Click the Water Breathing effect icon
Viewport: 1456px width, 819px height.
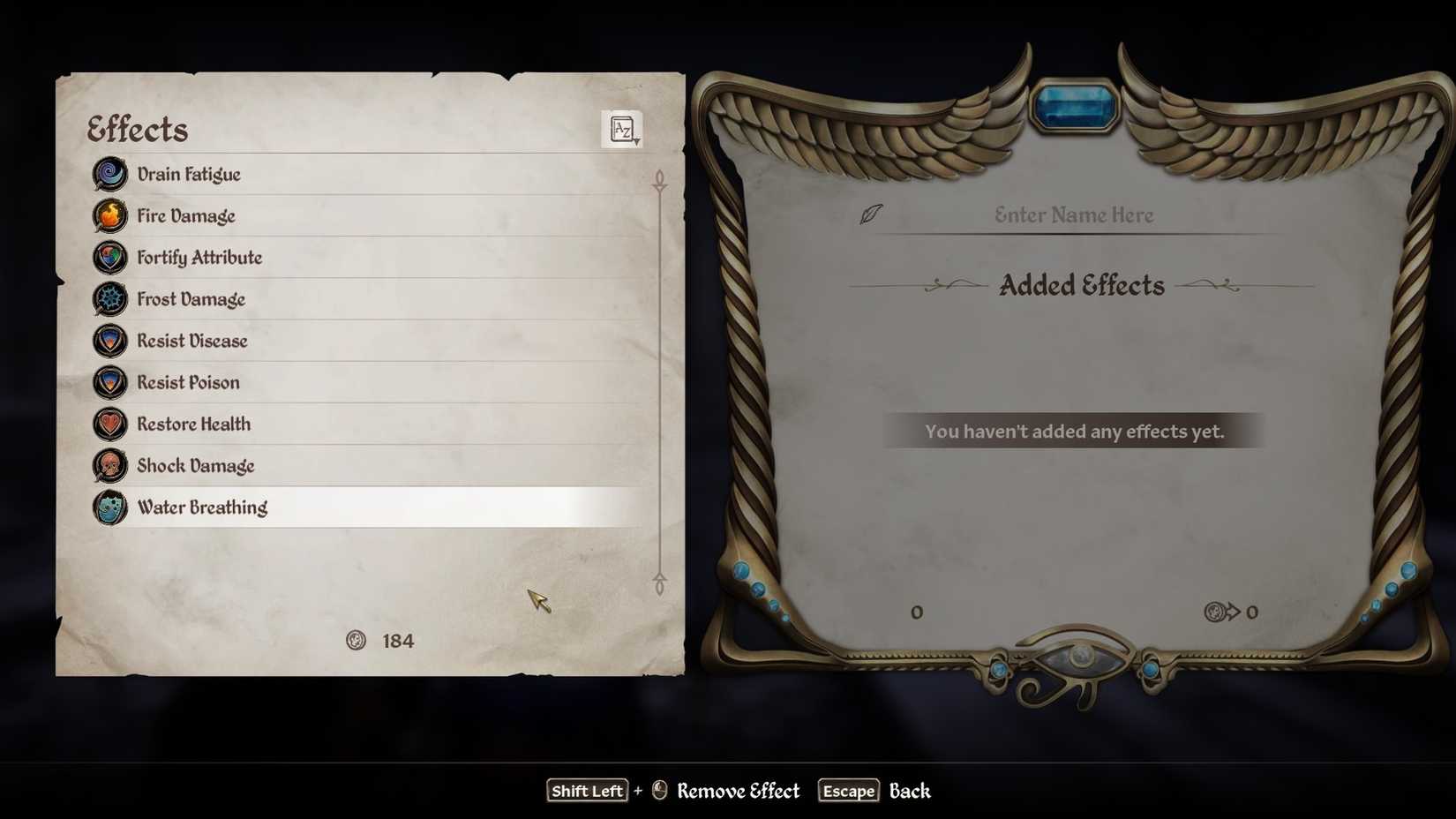coord(109,507)
